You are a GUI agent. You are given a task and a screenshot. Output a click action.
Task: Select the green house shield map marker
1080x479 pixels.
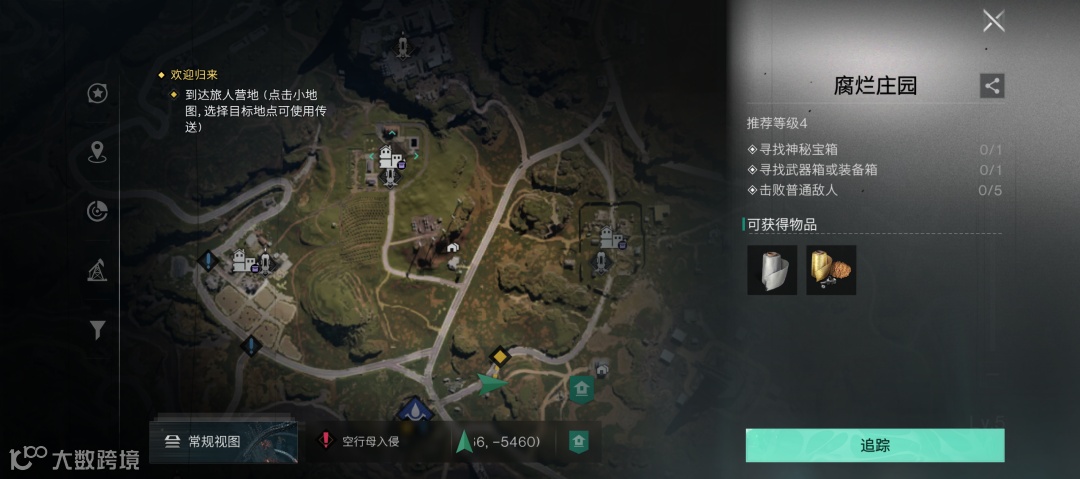point(580,387)
